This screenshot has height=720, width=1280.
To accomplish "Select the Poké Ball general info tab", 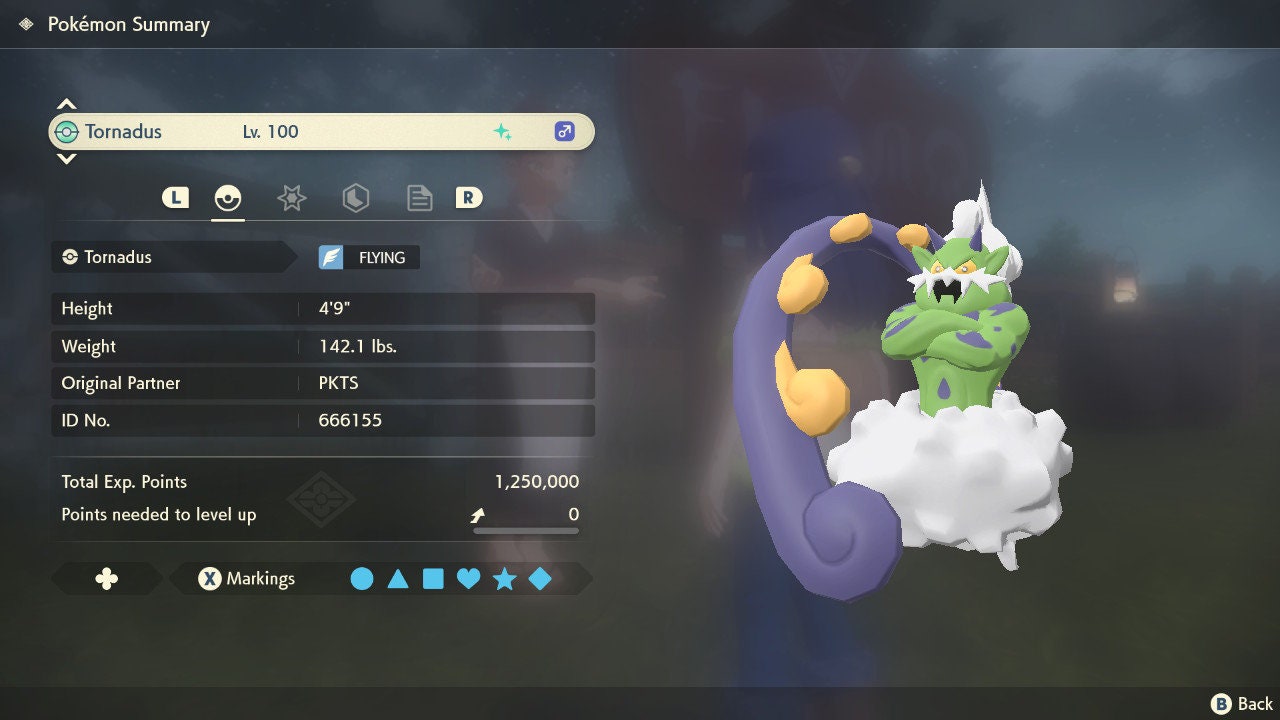I will point(228,198).
